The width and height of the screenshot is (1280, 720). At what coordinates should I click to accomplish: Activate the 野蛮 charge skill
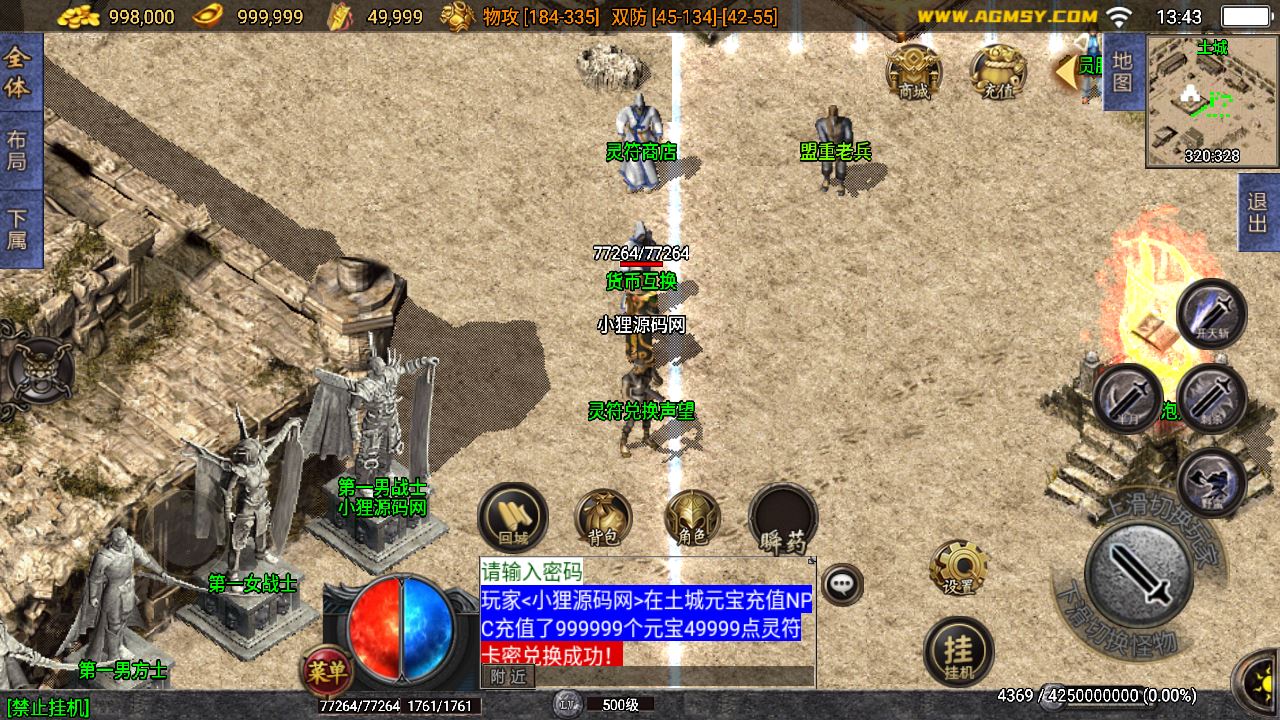click(x=1212, y=484)
